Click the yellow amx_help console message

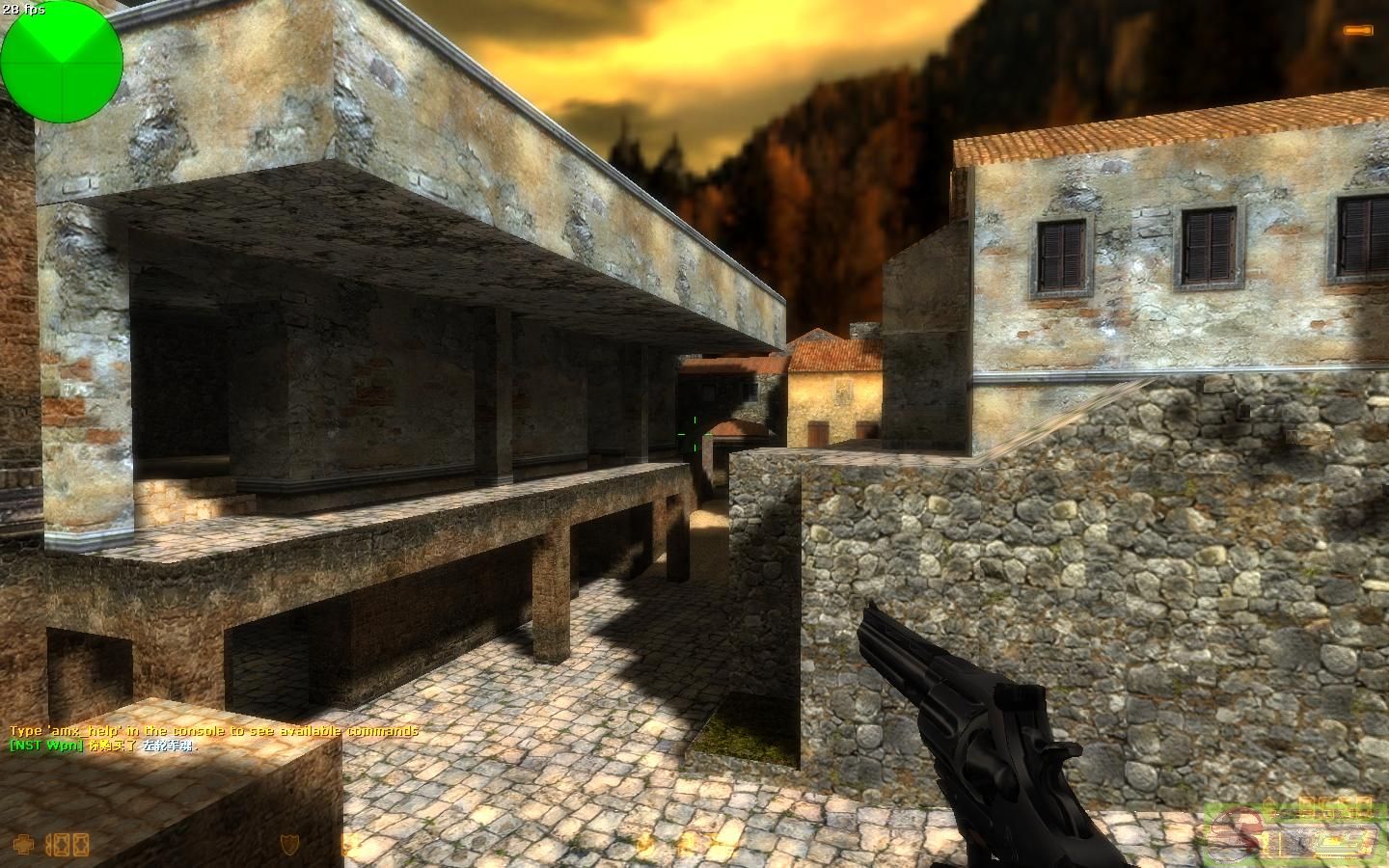(214, 731)
